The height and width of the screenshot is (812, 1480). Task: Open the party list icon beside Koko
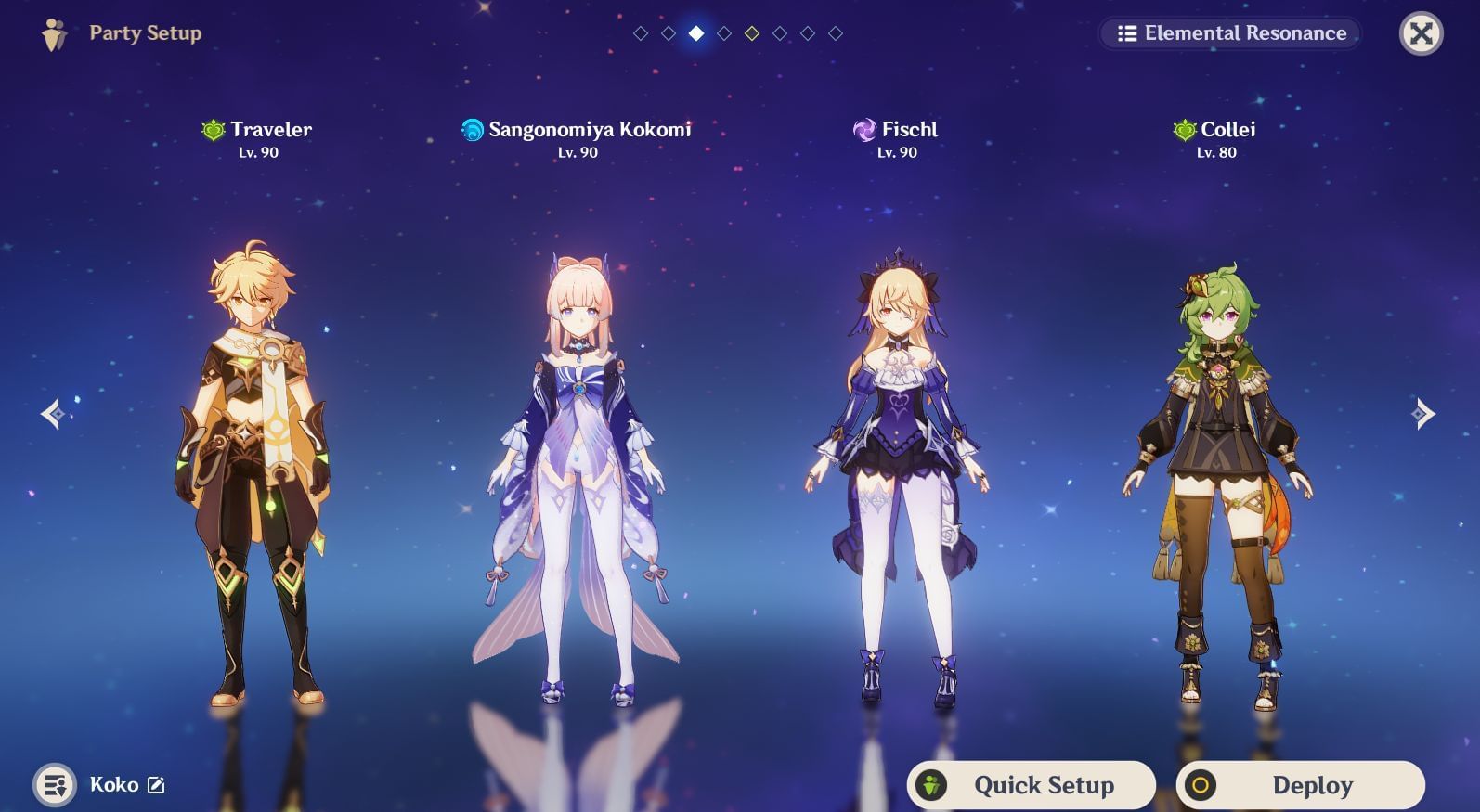[x=55, y=785]
